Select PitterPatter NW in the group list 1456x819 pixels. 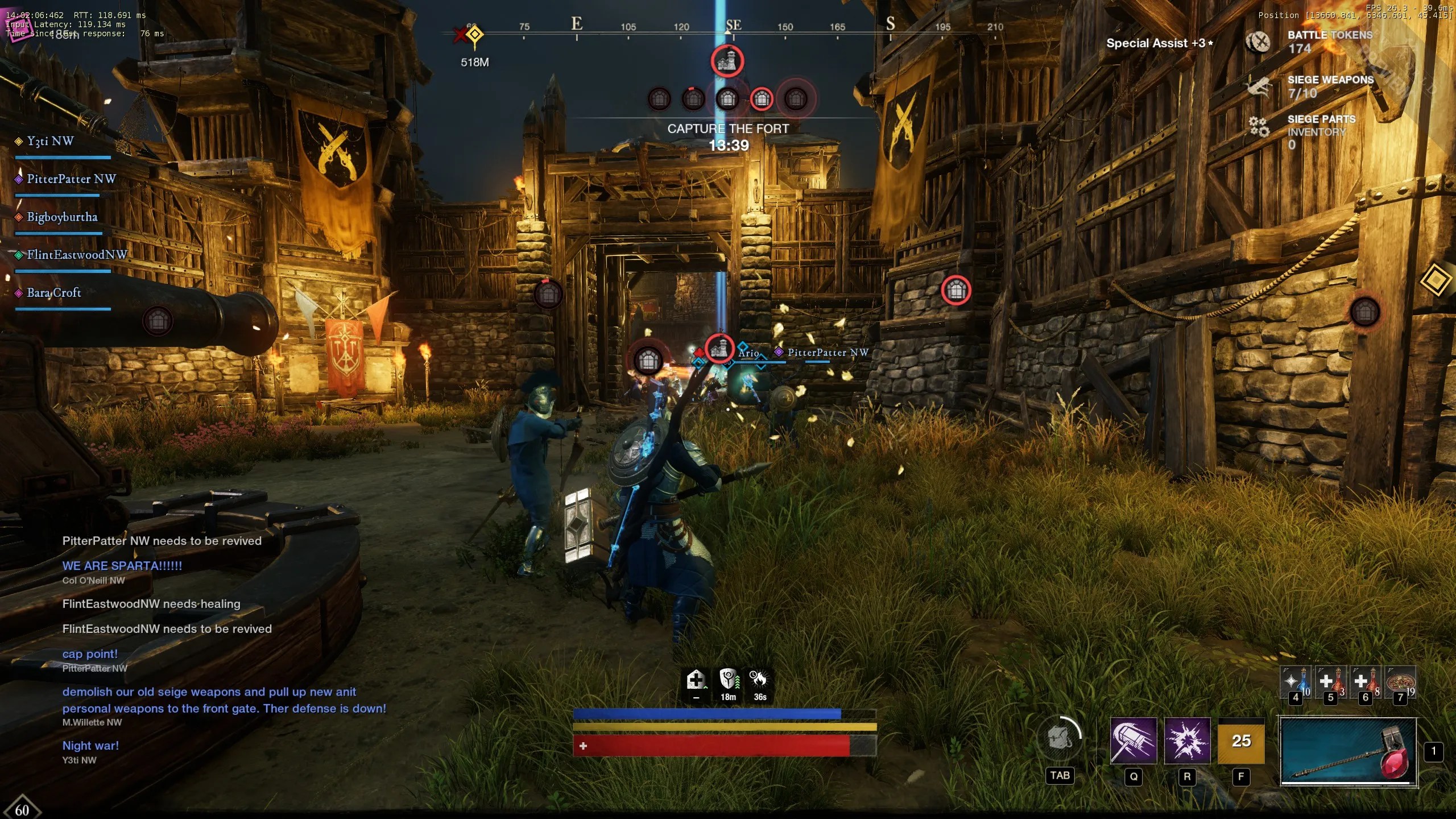click(x=71, y=179)
